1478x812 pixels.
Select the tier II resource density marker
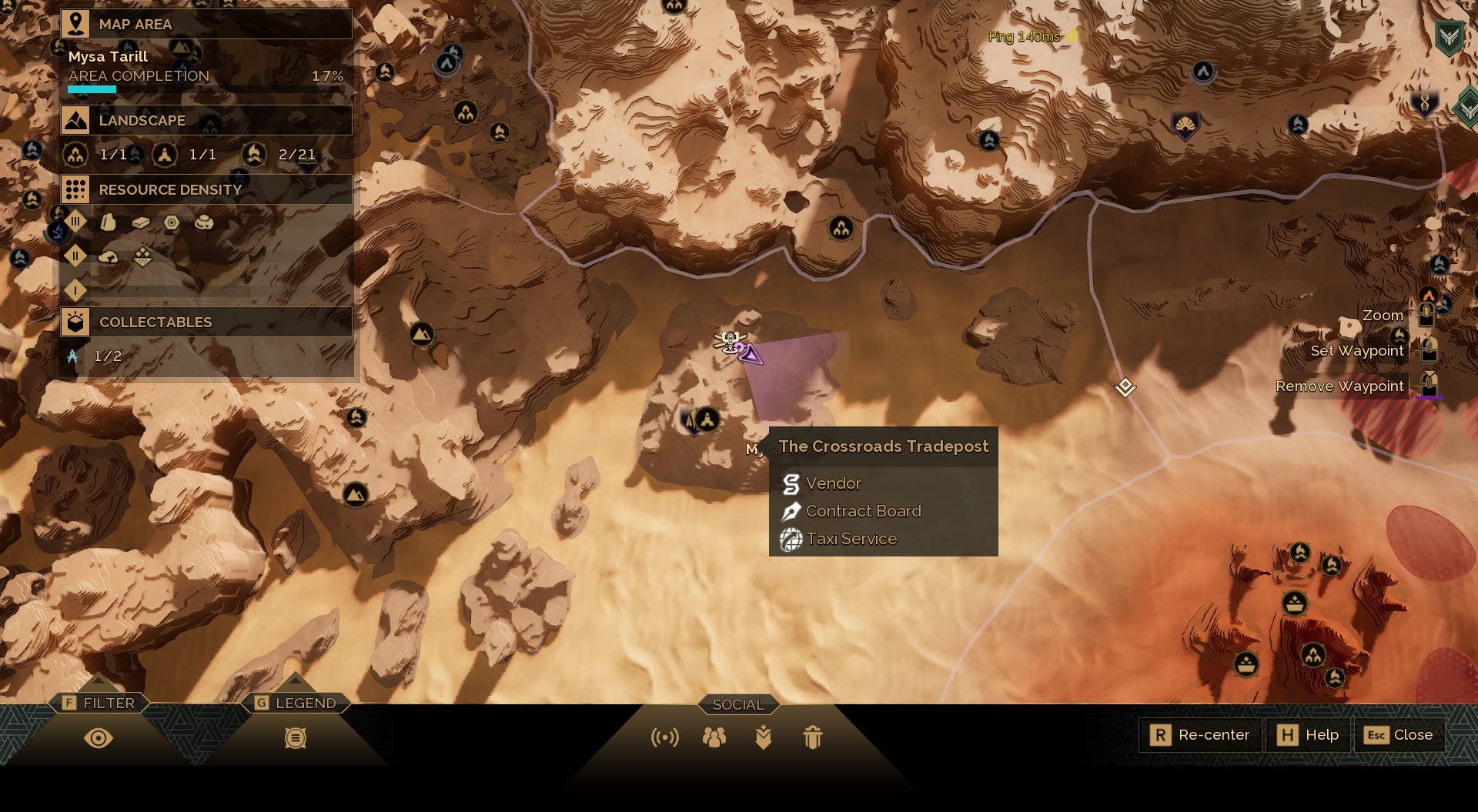tap(75, 256)
